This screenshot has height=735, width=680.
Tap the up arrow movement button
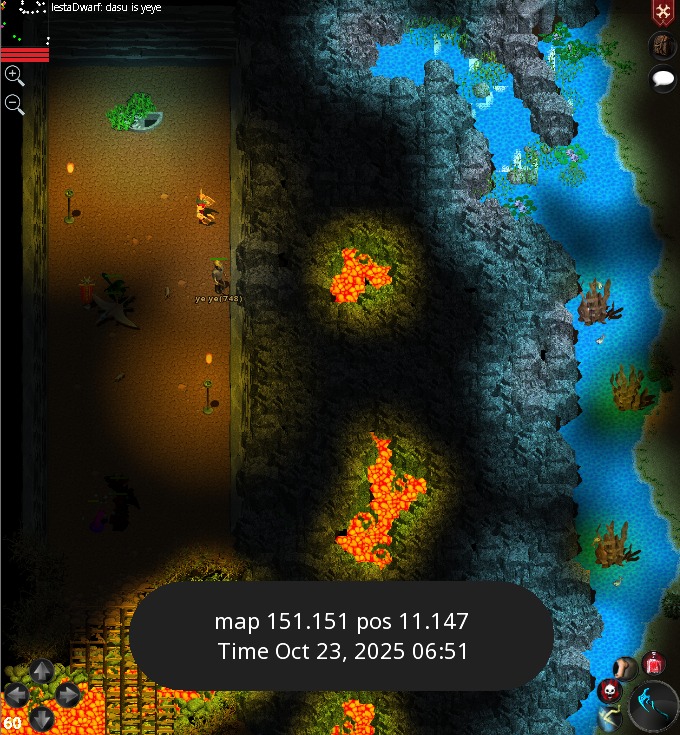[41, 670]
